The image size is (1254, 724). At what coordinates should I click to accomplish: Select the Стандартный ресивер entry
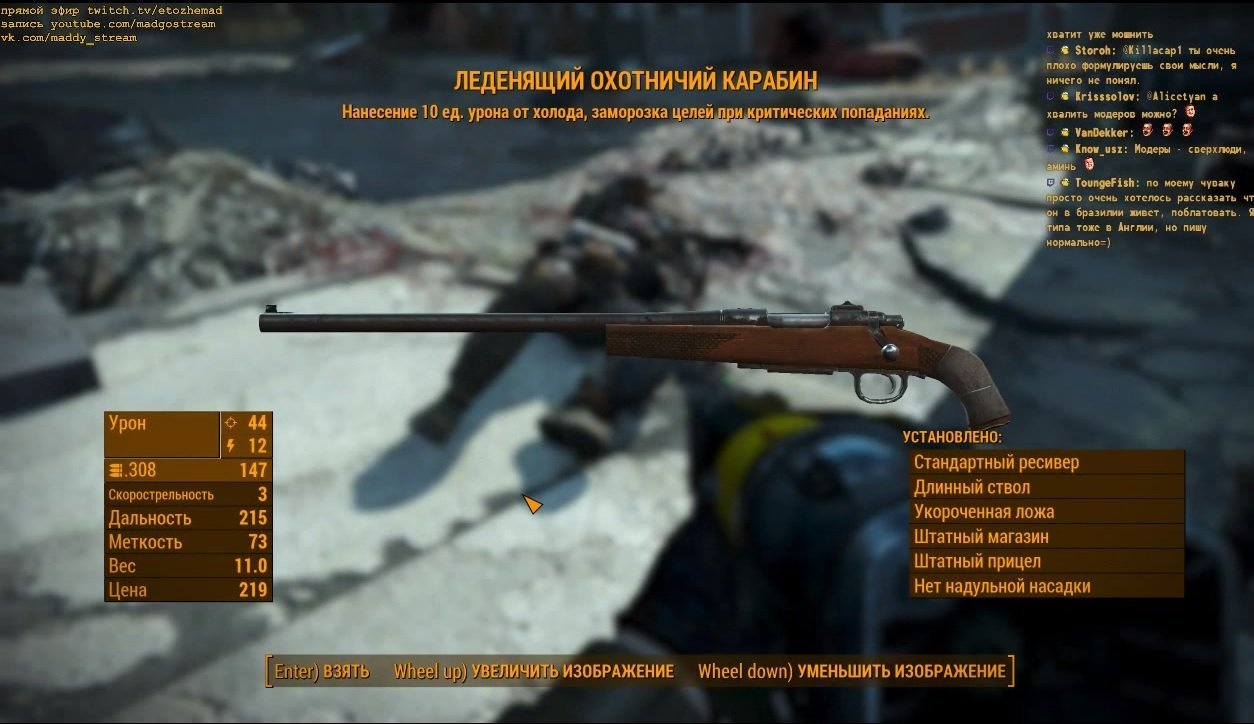pyautogui.click(x=1046, y=463)
